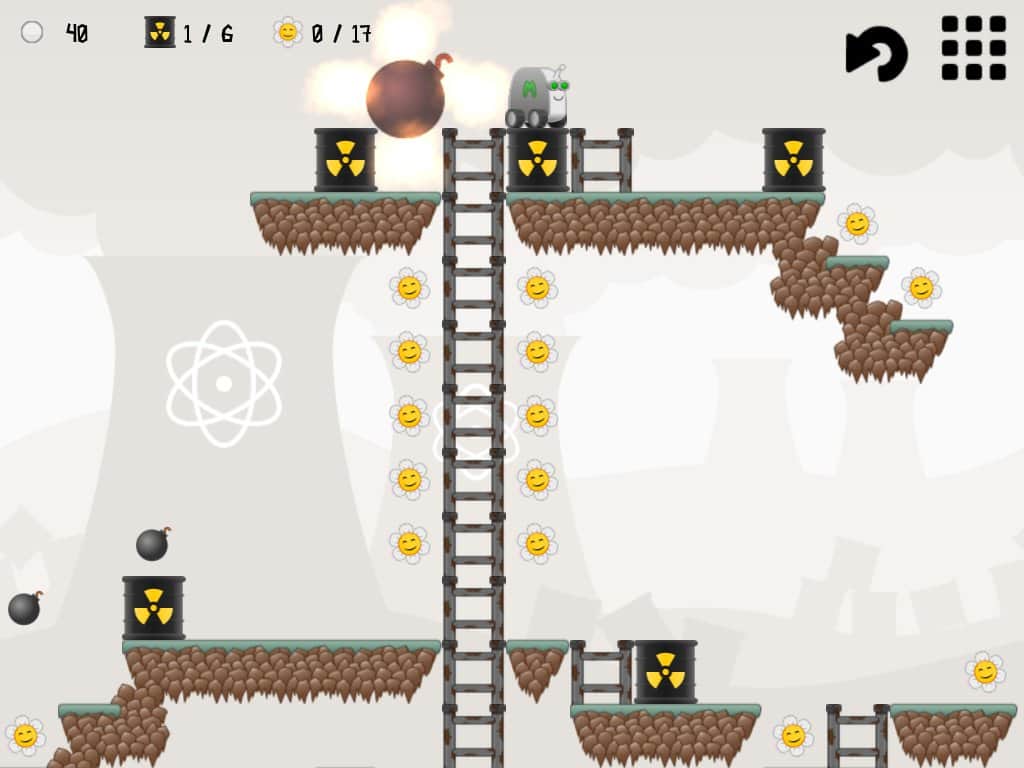Restart the level with the undo arrow
The image size is (1024, 768).
[x=876, y=52]
